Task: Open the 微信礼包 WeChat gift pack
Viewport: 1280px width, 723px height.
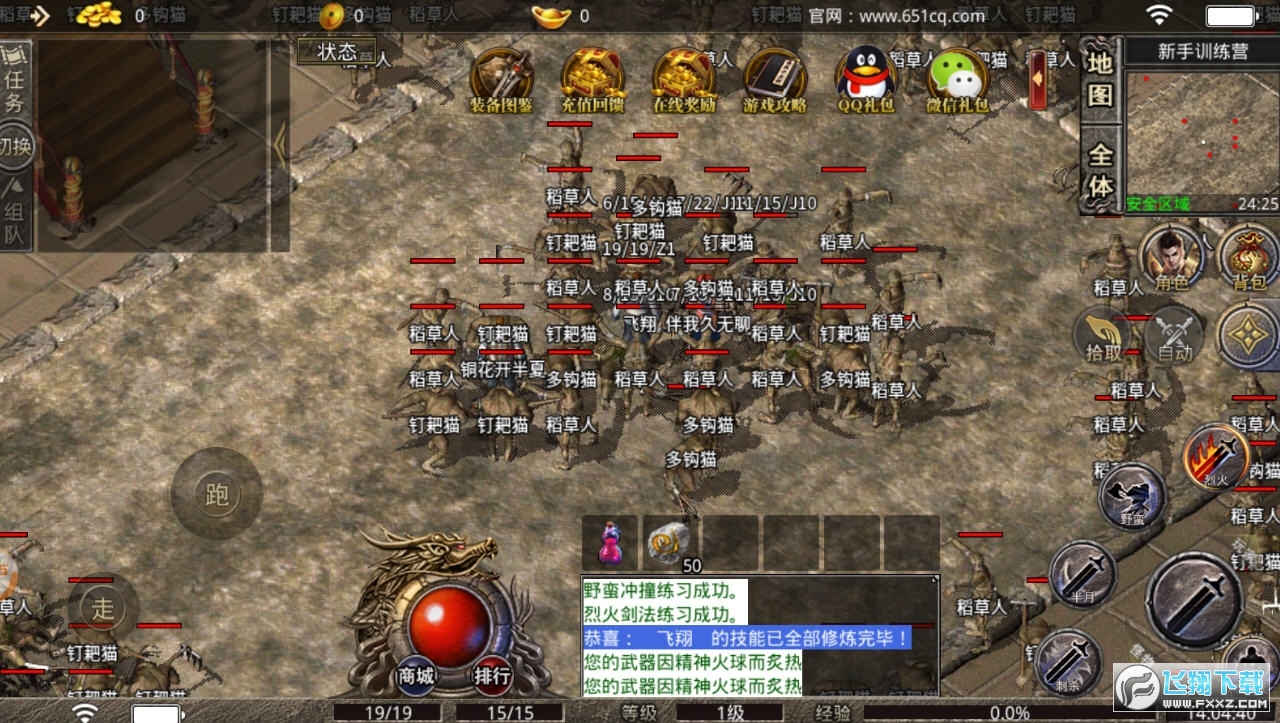Action: point(957,78)
